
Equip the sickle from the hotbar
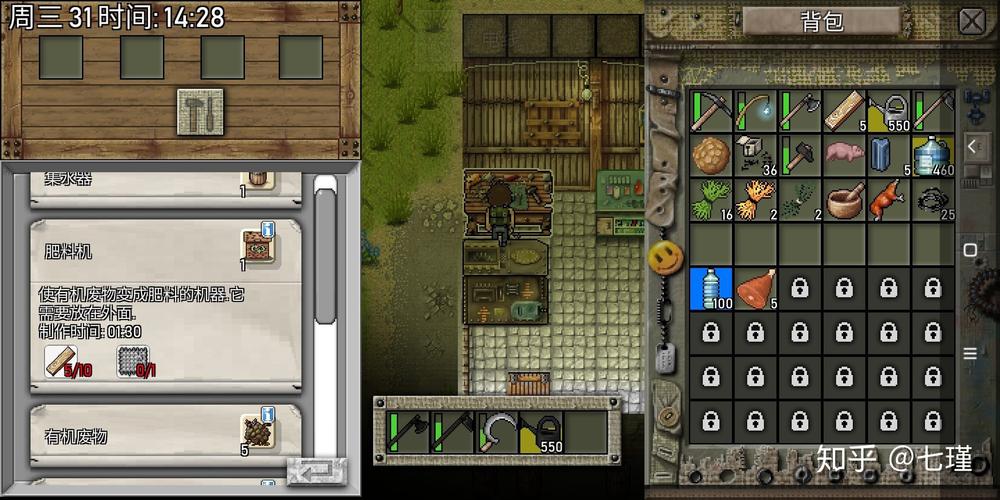point(498,433)
